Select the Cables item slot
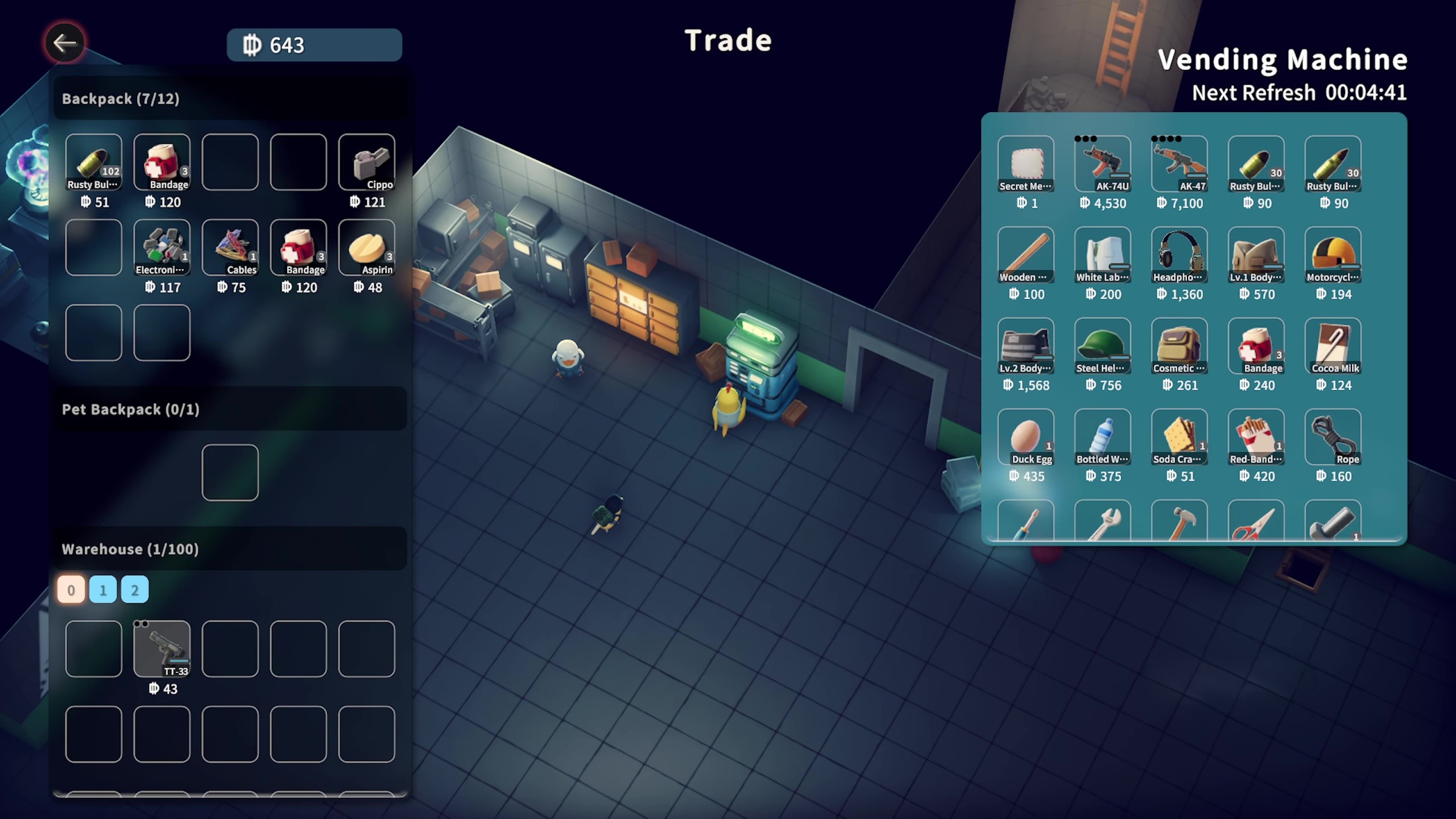The height and width of the screenshot is (819, 1456). [x=230, y=247]
